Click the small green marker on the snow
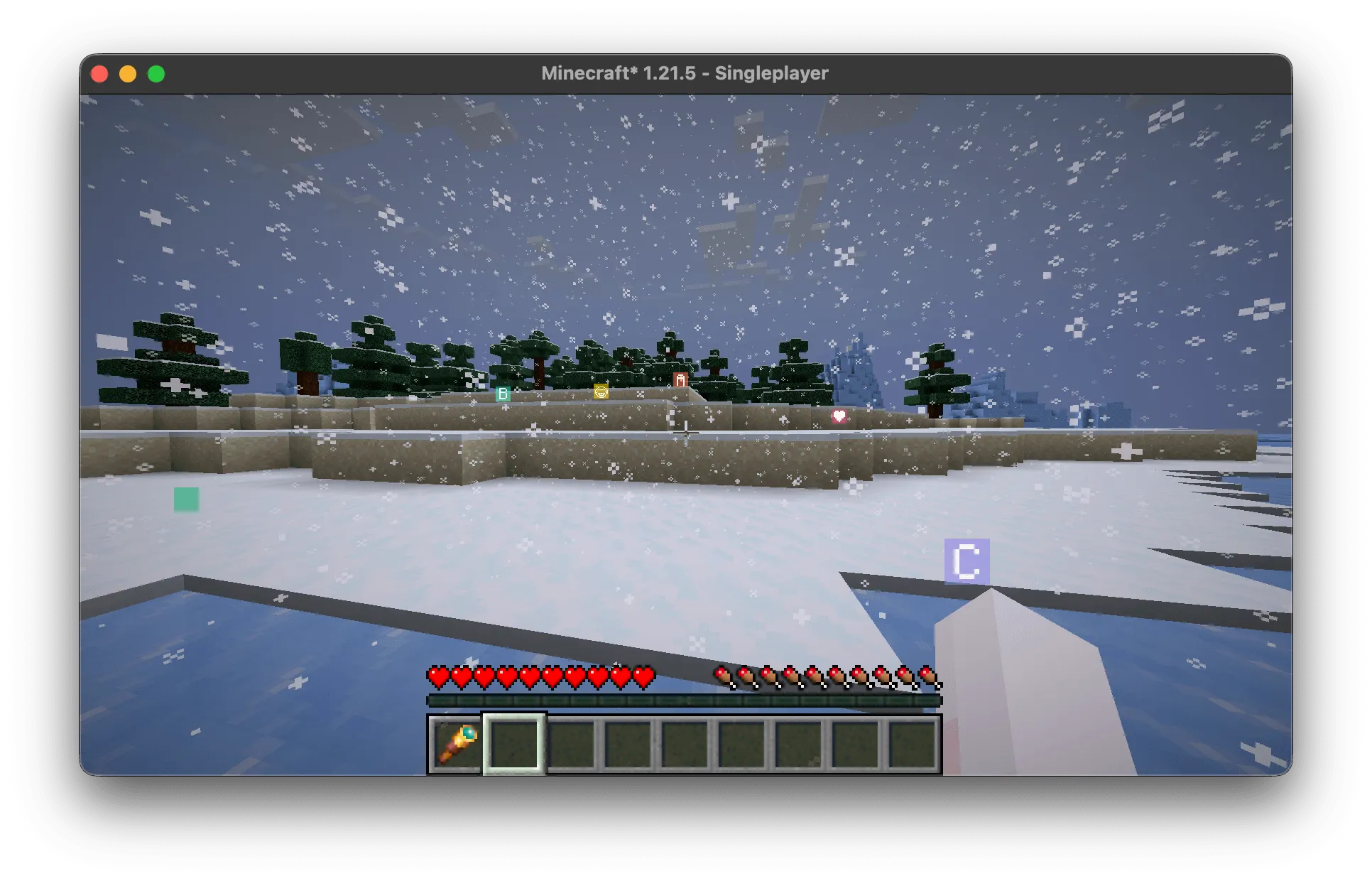This screenshot has width=1372, height=881. coord(186,499)
